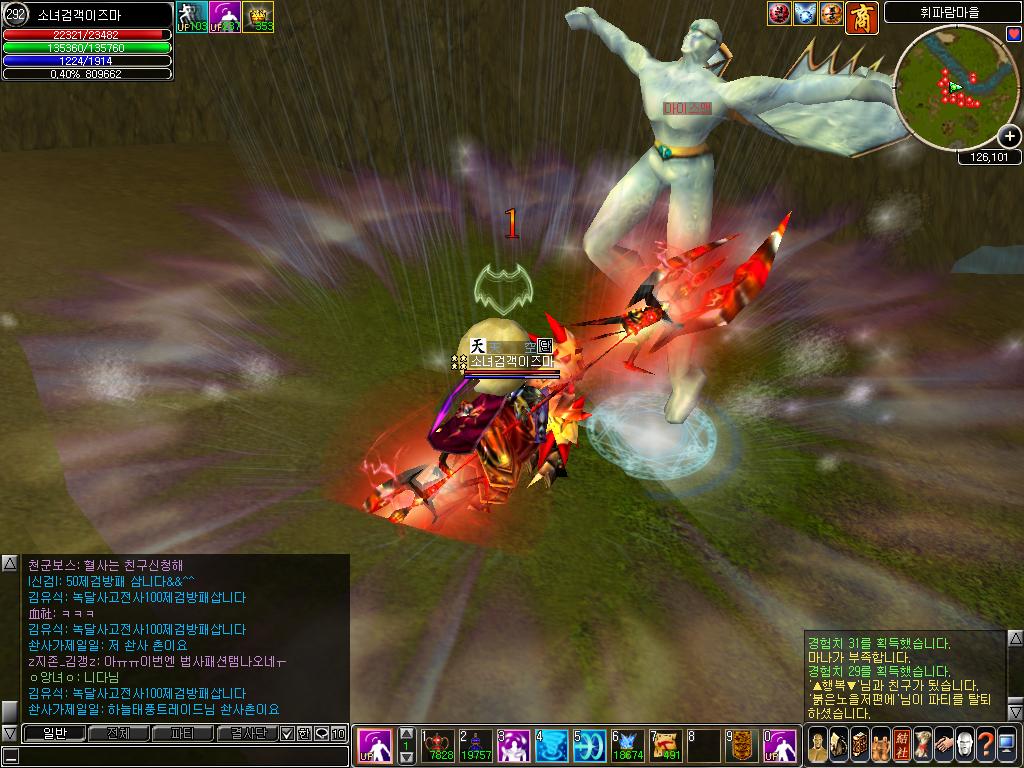
Task: Open the red 商 merchant icon
Action: [x=861, y=17]
